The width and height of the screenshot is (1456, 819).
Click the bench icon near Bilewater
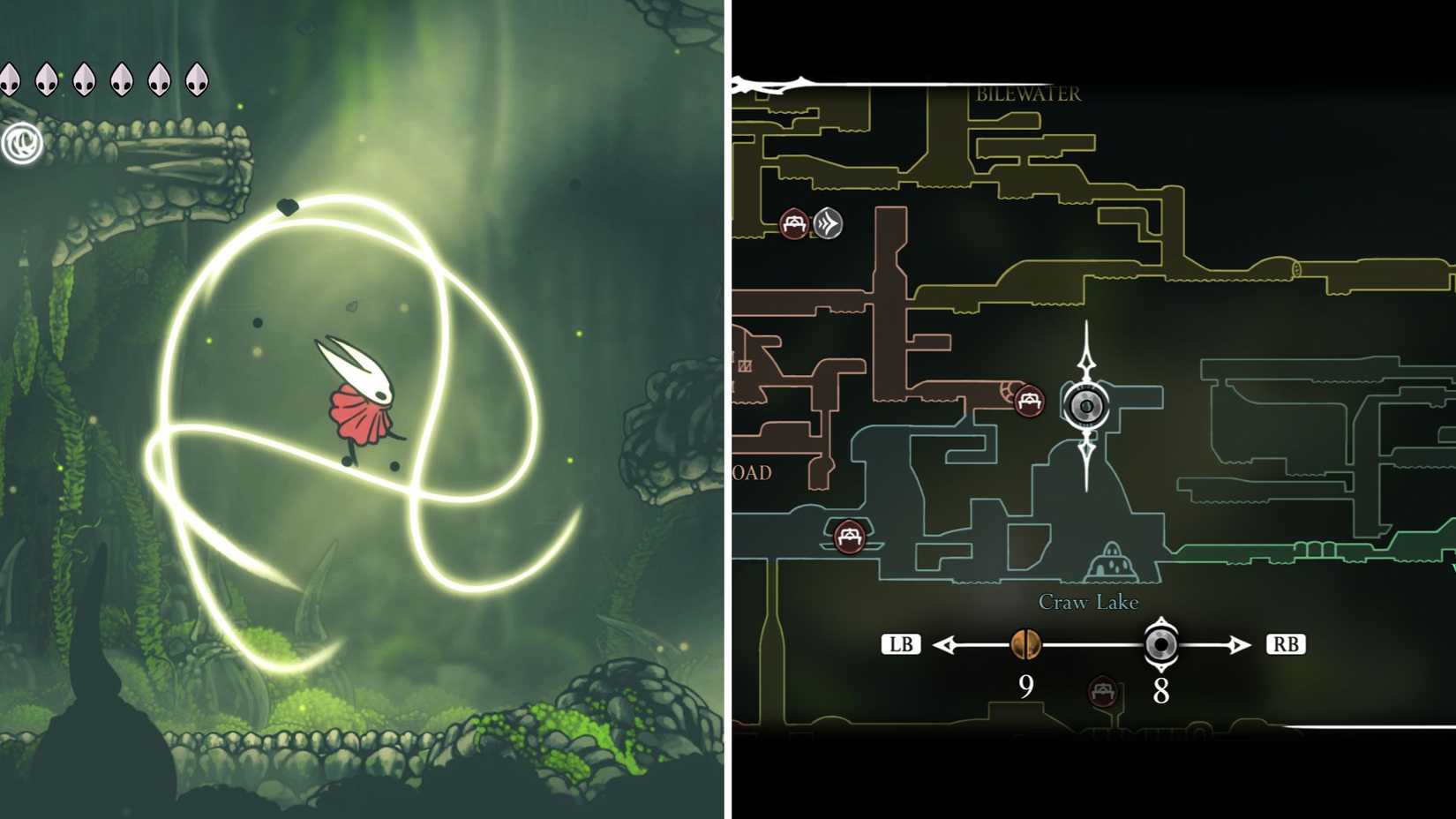coord(795,224)
